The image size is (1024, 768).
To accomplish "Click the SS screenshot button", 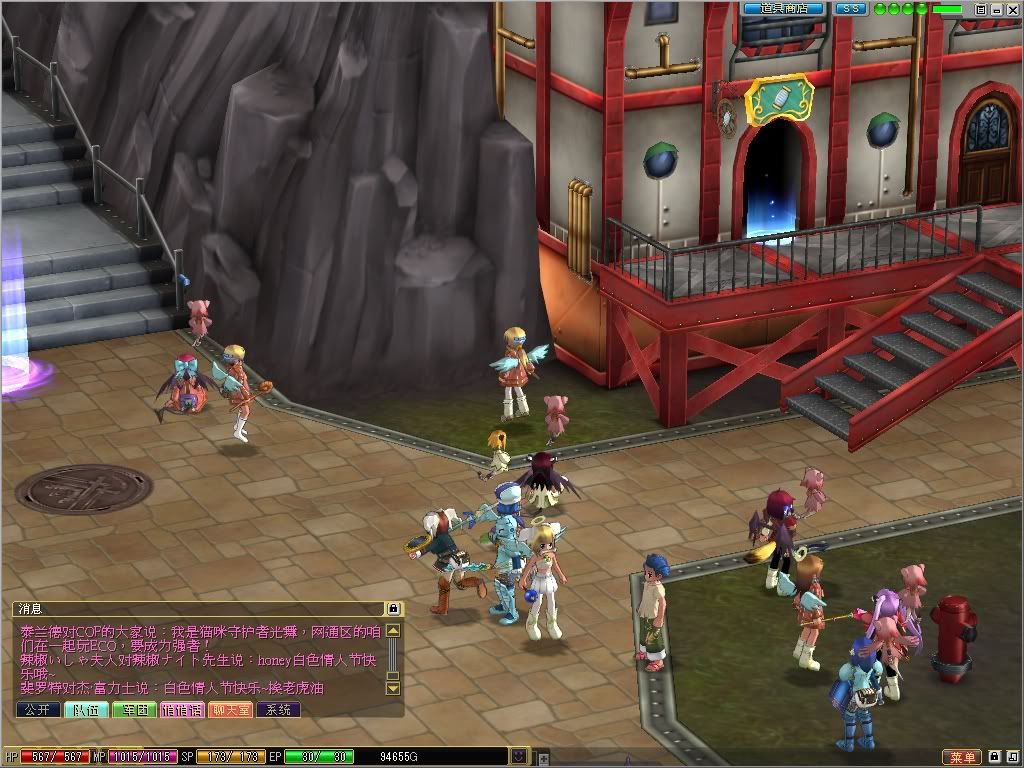I will (x=850, y=9).
